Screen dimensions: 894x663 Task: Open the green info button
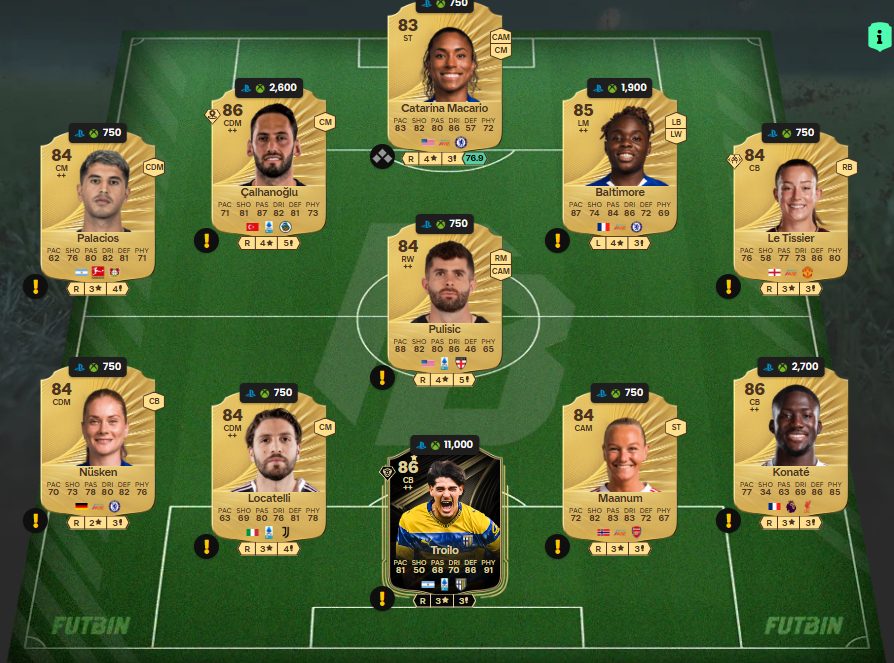pyautogui.click(x=879, y=38)
